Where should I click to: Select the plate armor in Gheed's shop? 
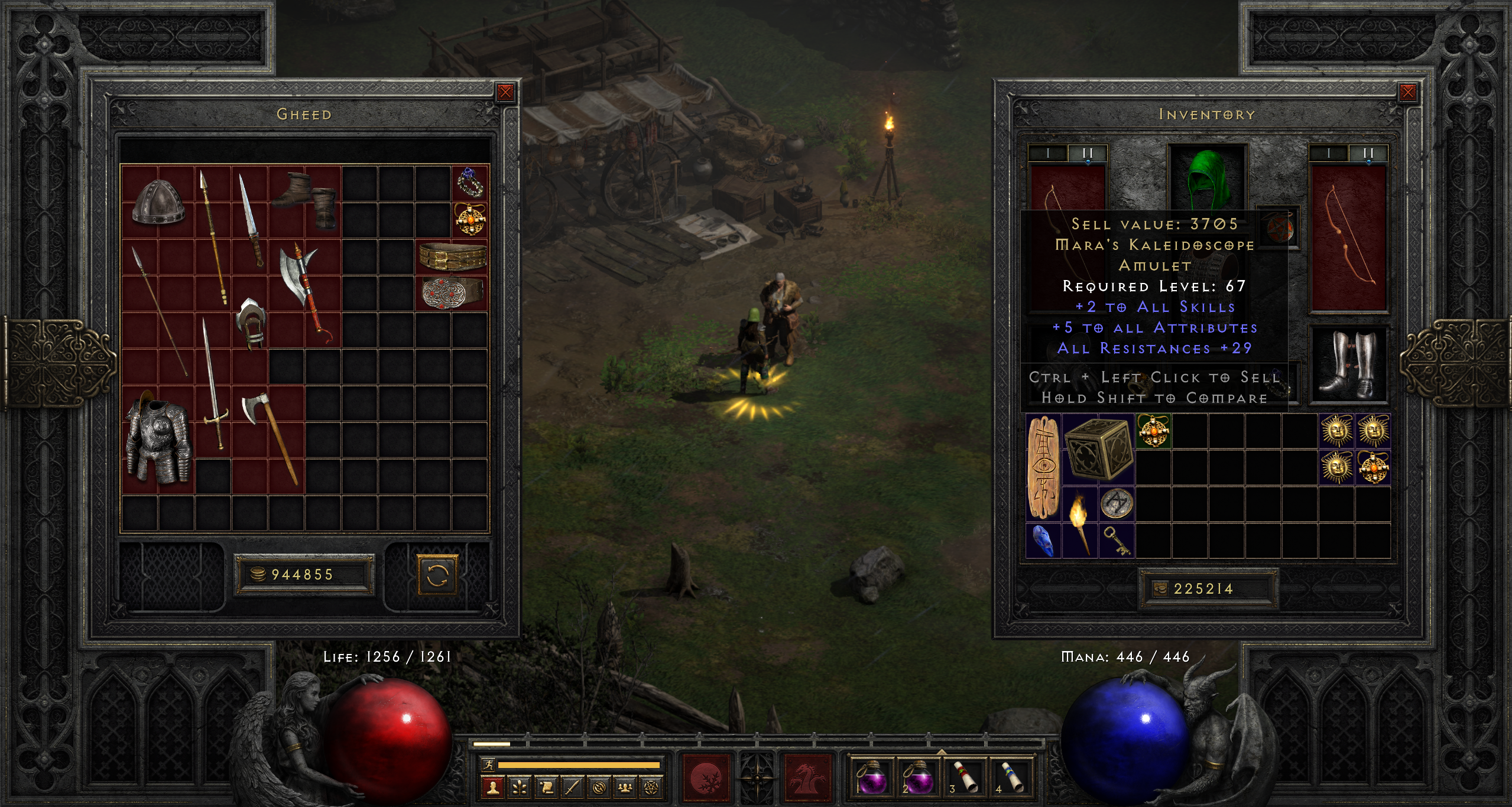157,440
